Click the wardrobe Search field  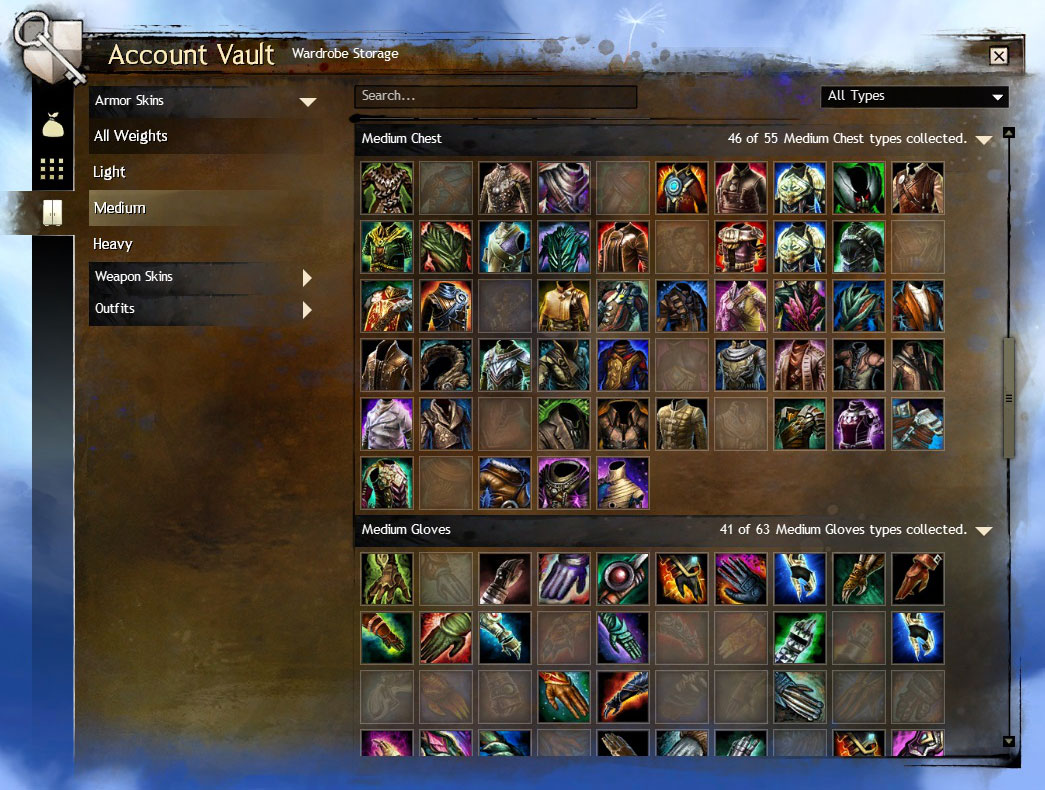(495, 96)
